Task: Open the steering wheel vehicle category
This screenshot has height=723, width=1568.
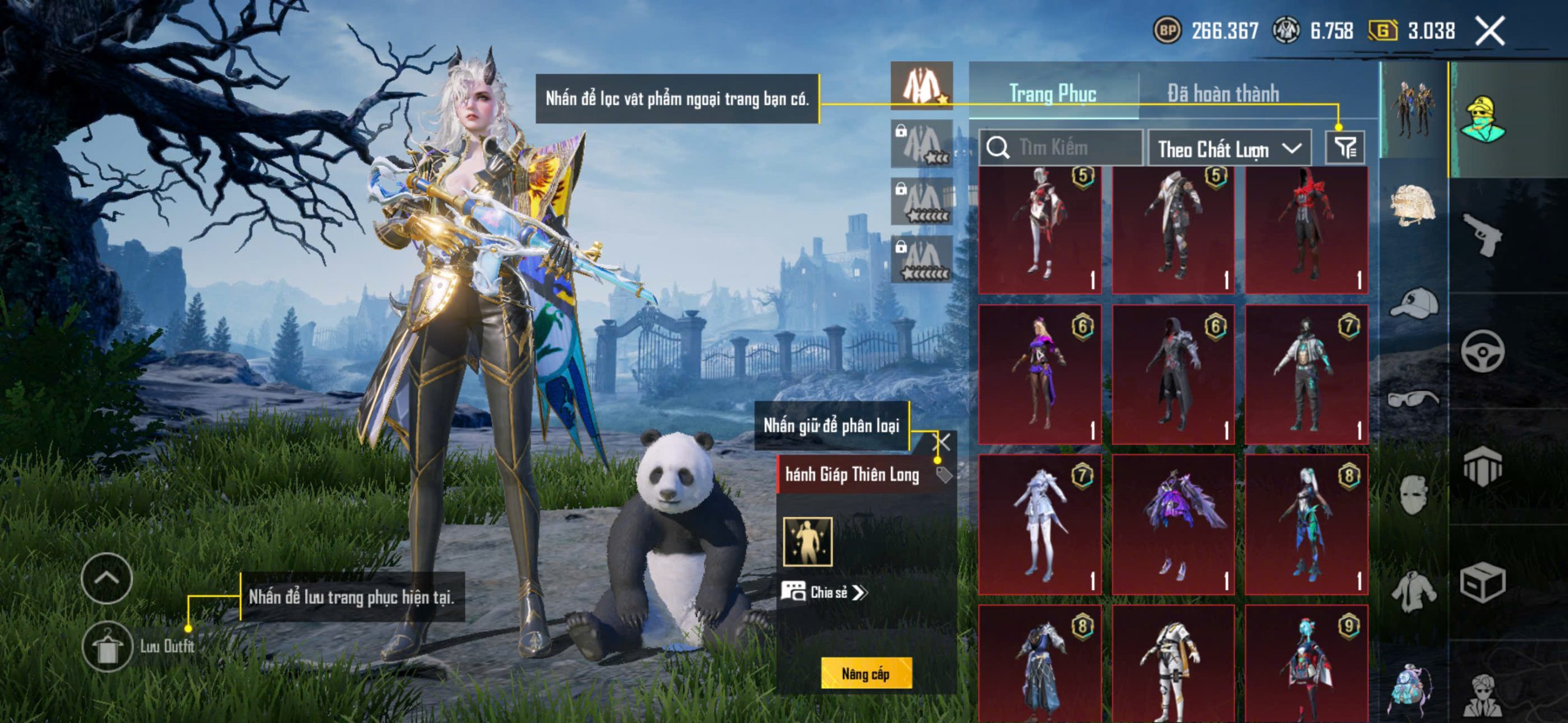Action: 1482,351
